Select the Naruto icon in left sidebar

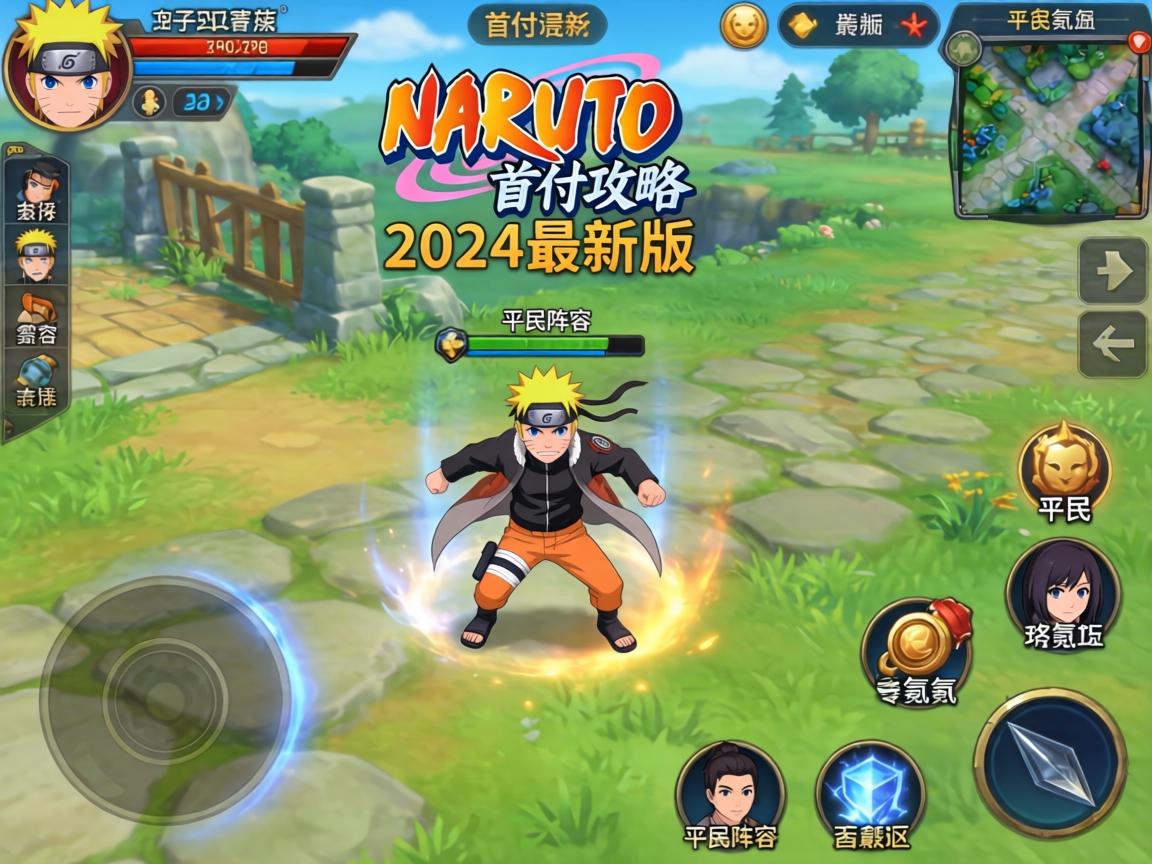(37, 255)
